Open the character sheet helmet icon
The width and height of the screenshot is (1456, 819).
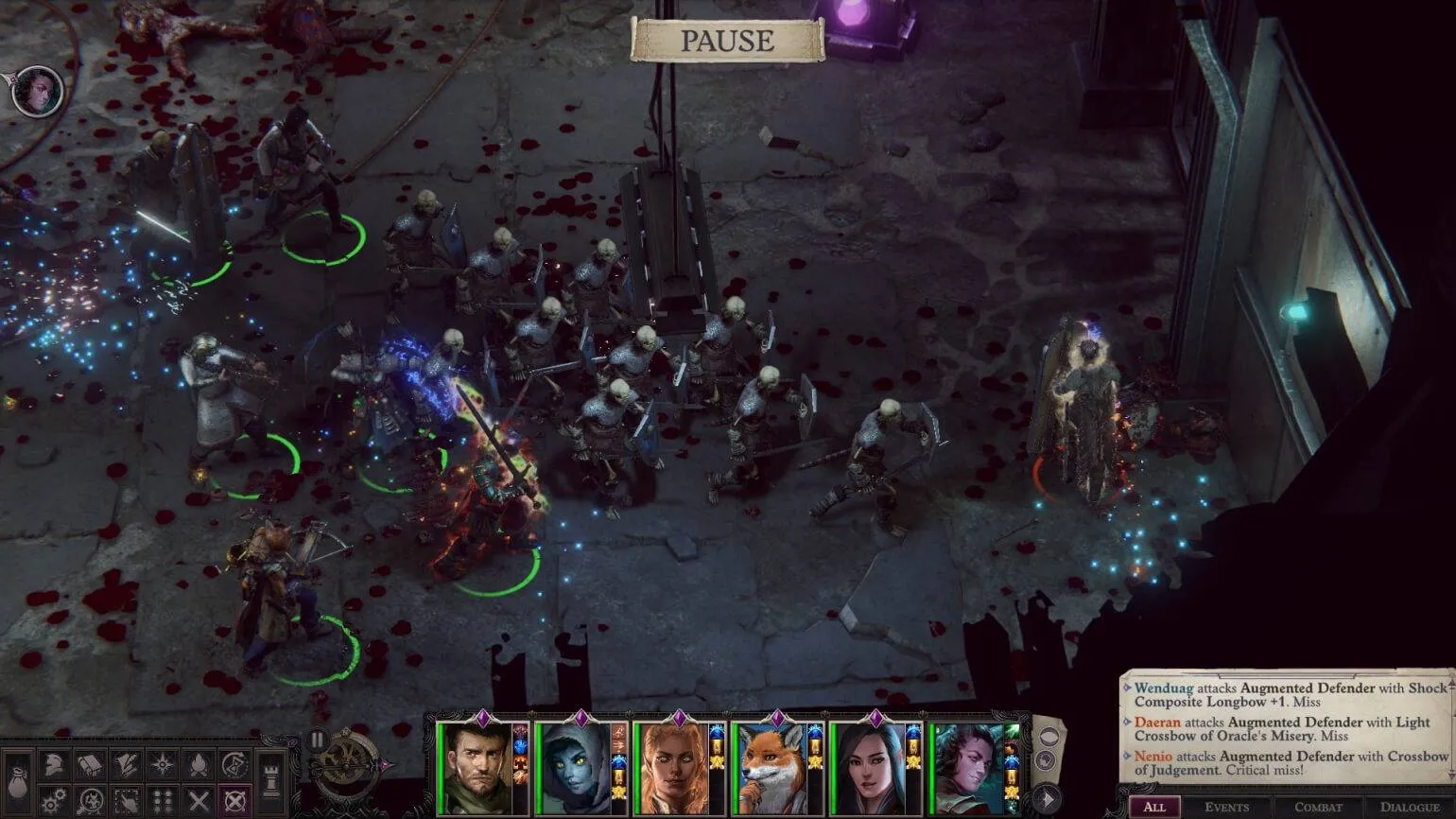(x=54, y=765)
